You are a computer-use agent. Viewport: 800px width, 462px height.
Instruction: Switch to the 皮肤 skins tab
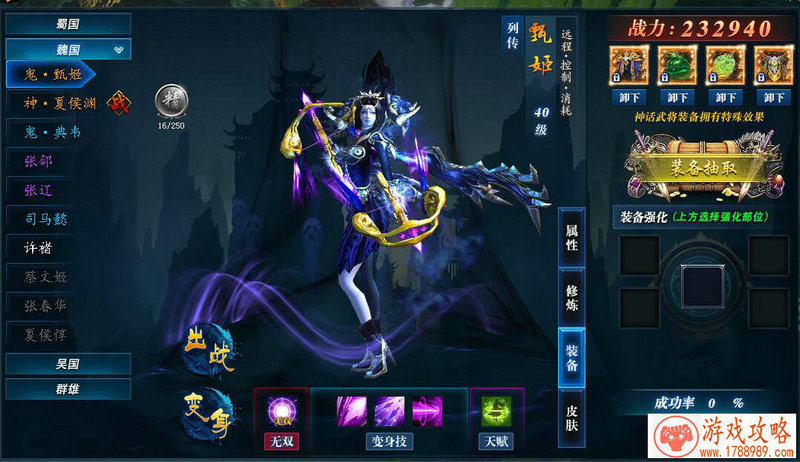(x=572, y=417)
